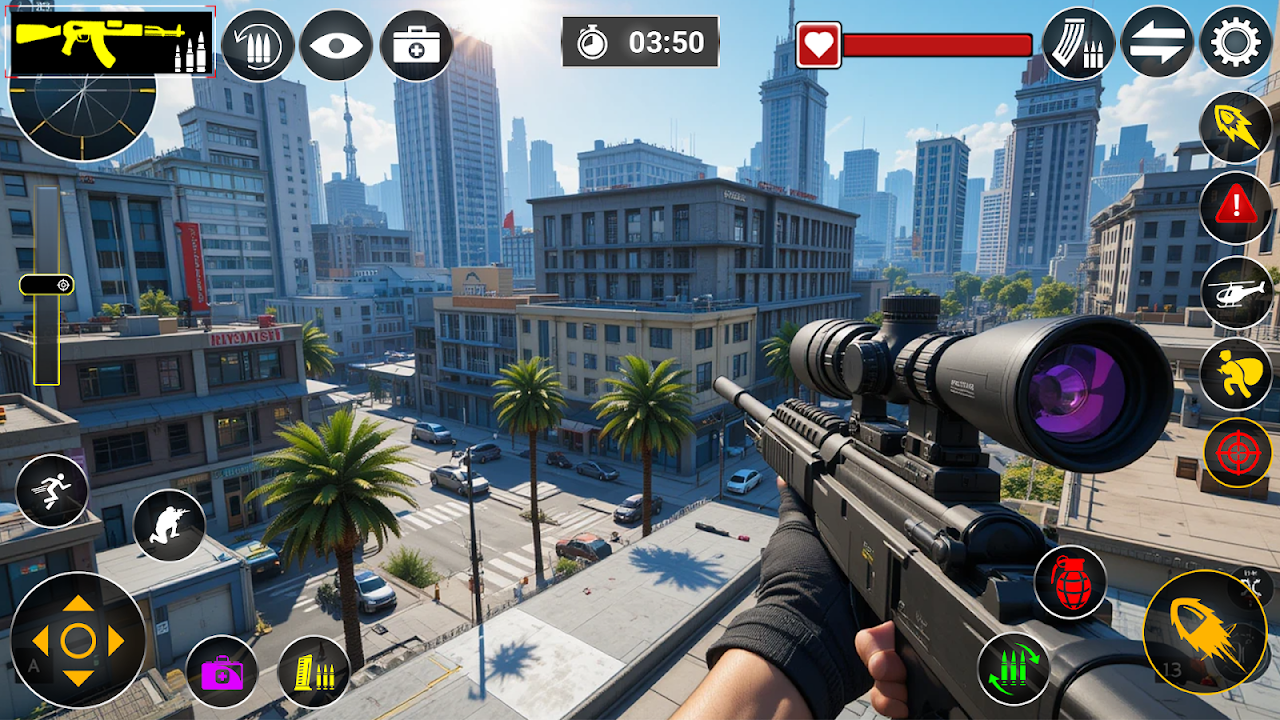1280x720 pixels.
Task: Select the yellow assault rifle weapon slot
Action: pyautogui.click(x=110, y=42)
